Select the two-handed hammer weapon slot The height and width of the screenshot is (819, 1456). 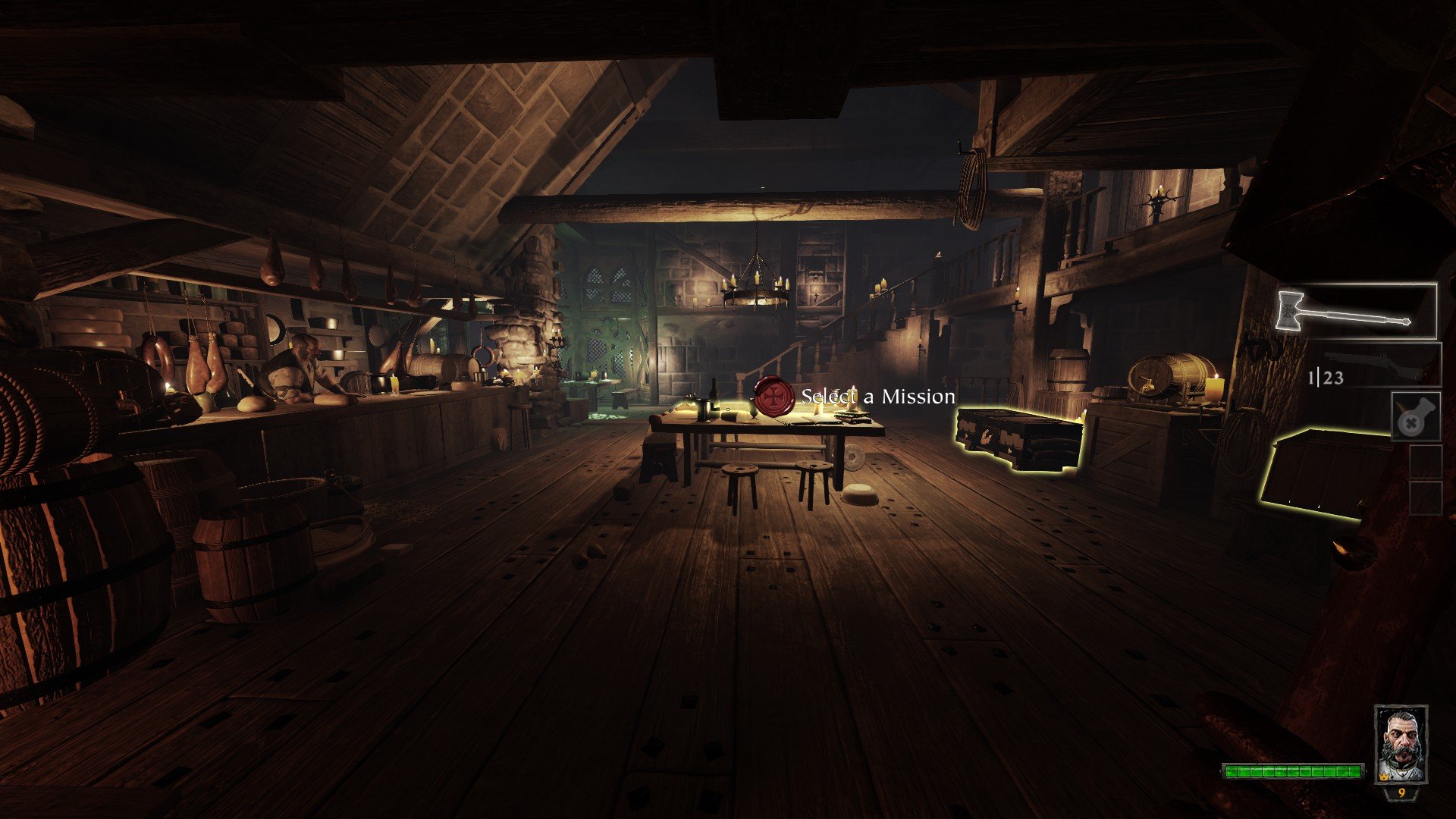(1357, 311)
